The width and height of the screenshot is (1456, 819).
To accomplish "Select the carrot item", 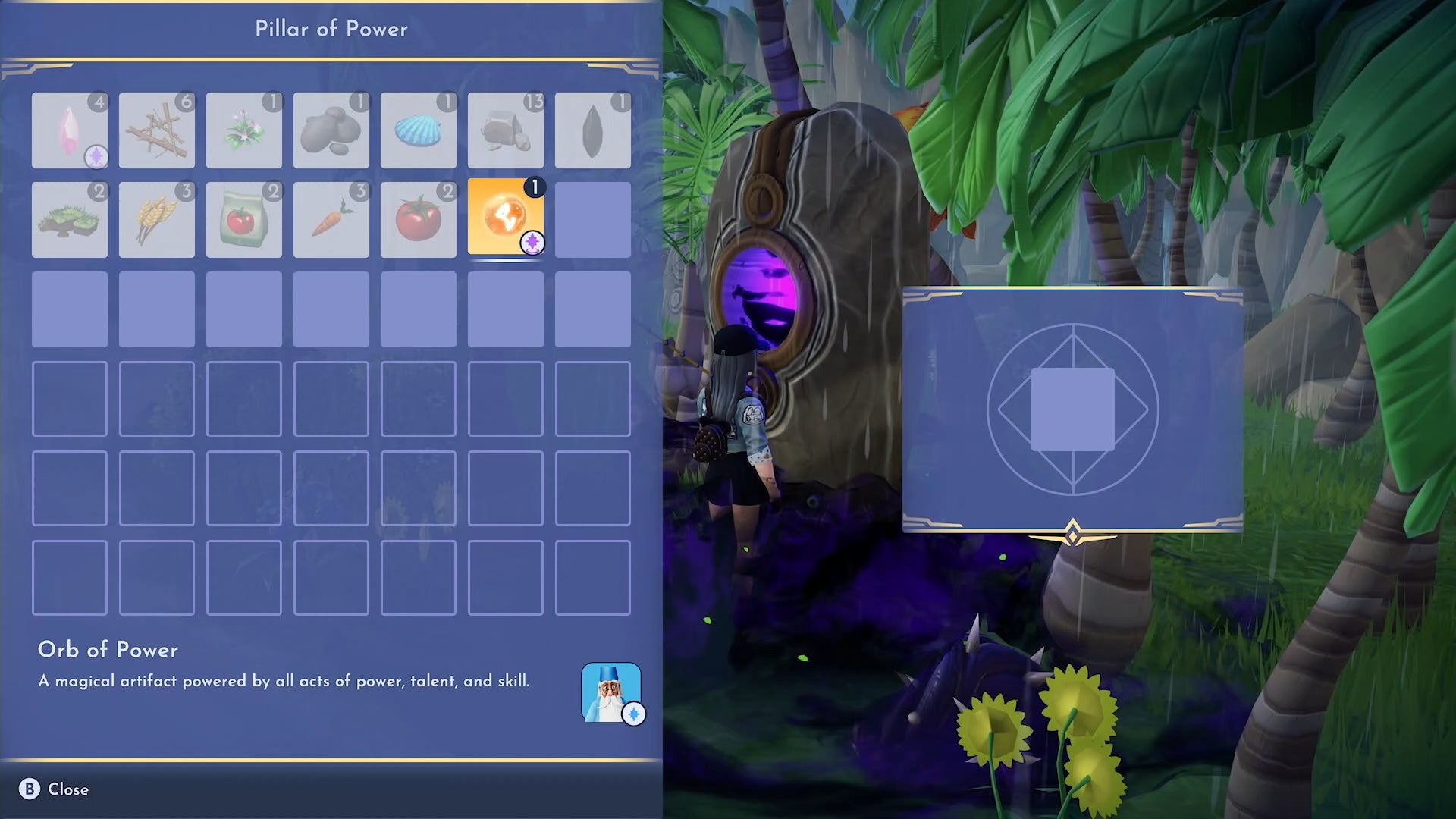I will [331, 219].
